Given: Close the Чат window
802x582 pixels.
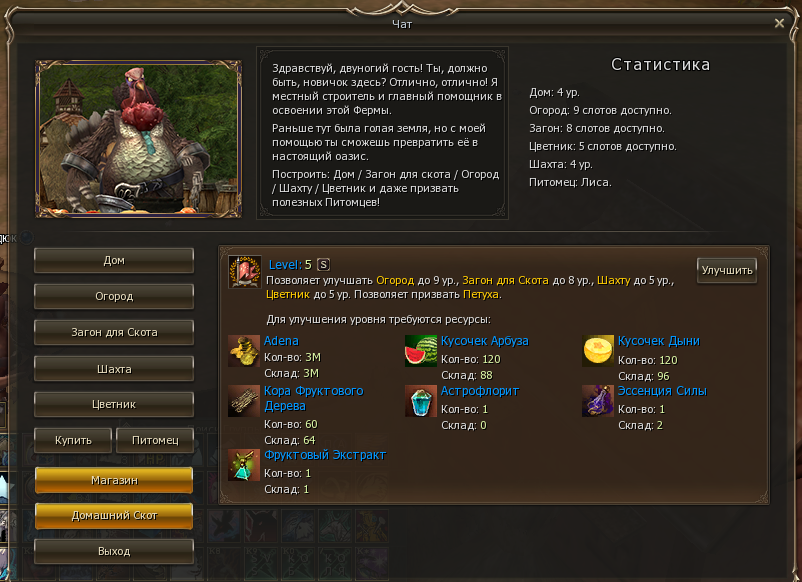Looking at the screenshot, I should pos(780,23).
